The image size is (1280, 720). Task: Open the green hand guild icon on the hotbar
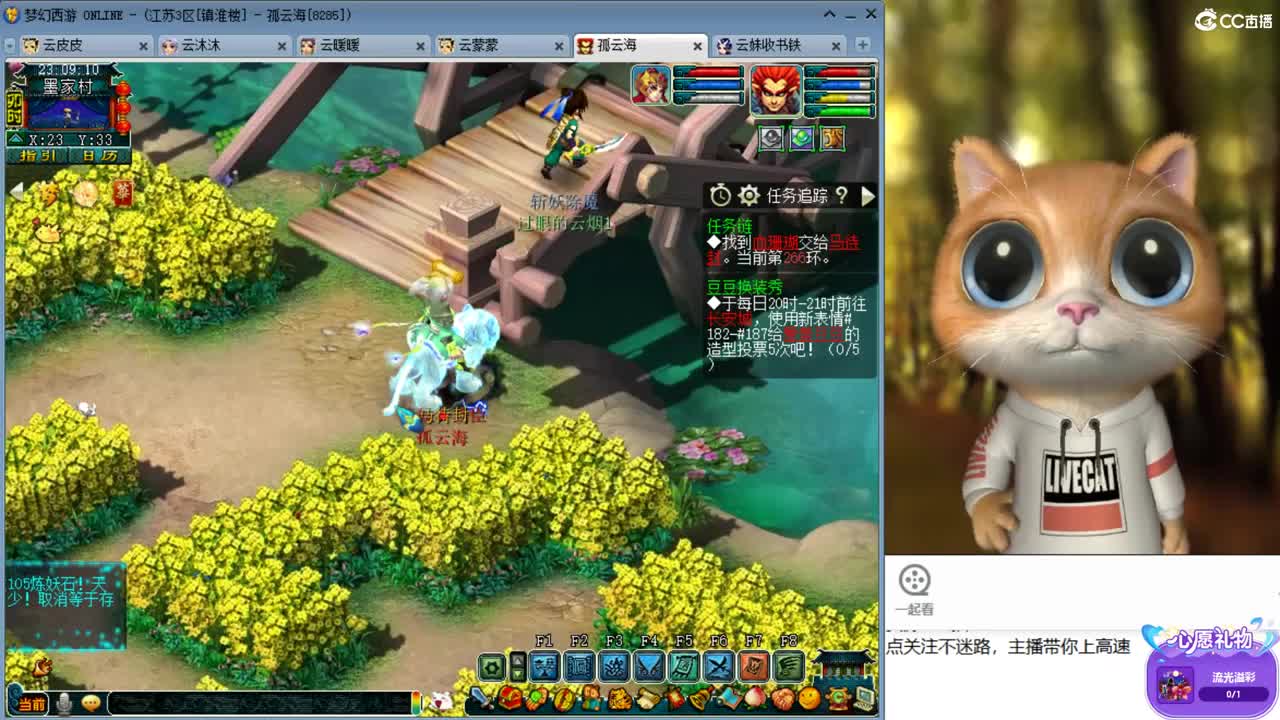789,665
